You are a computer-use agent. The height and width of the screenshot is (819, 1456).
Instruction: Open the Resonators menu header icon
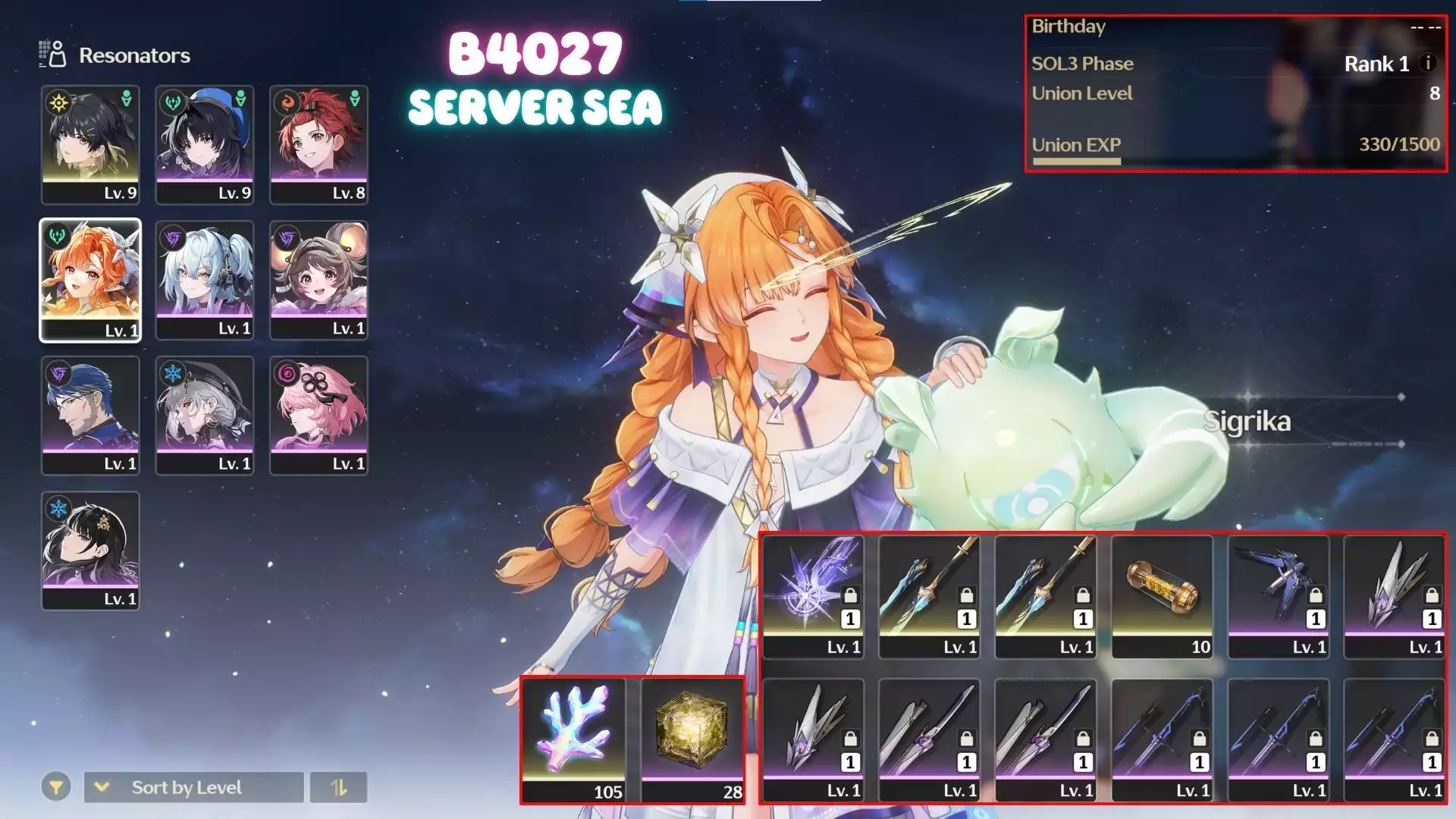click(53, 55)
